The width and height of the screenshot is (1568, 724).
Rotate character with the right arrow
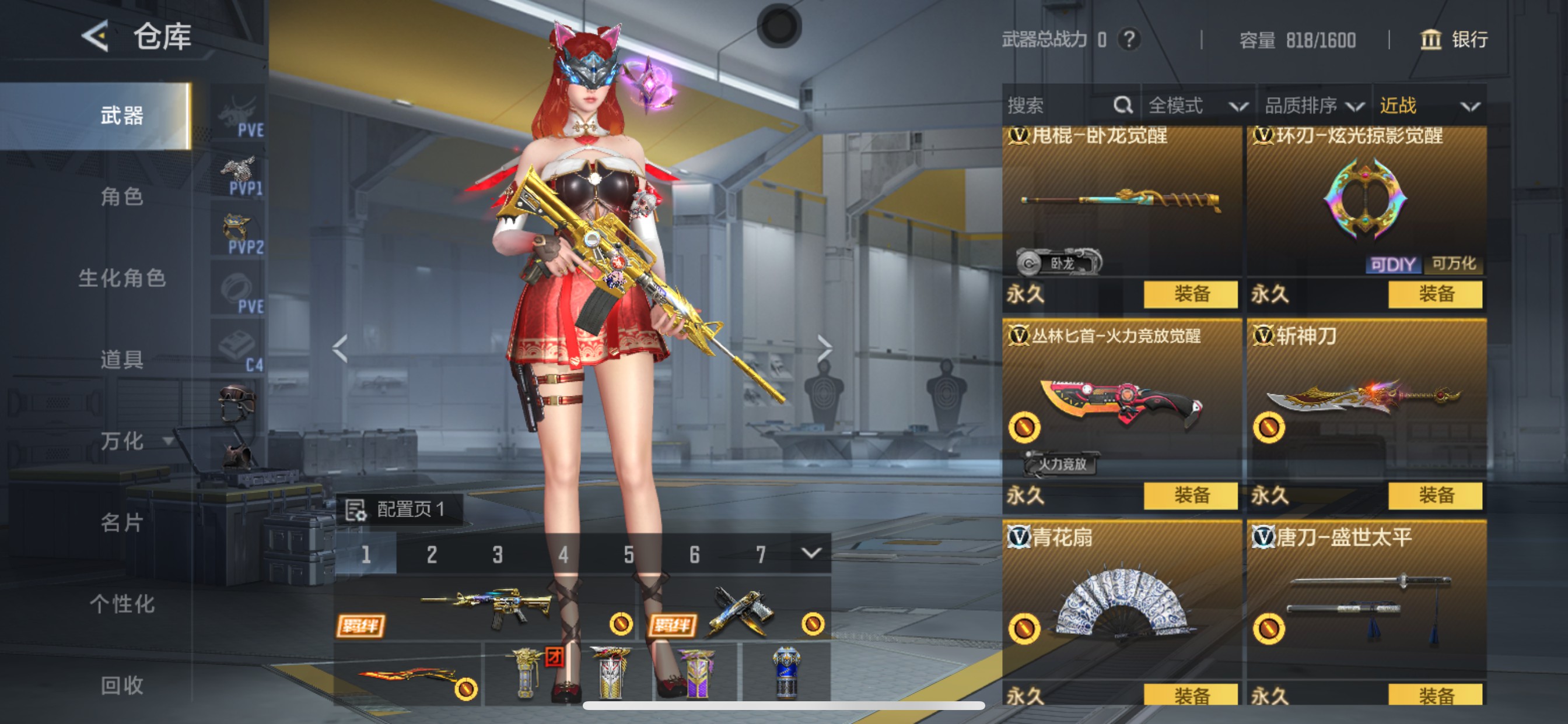pos(824,349)
